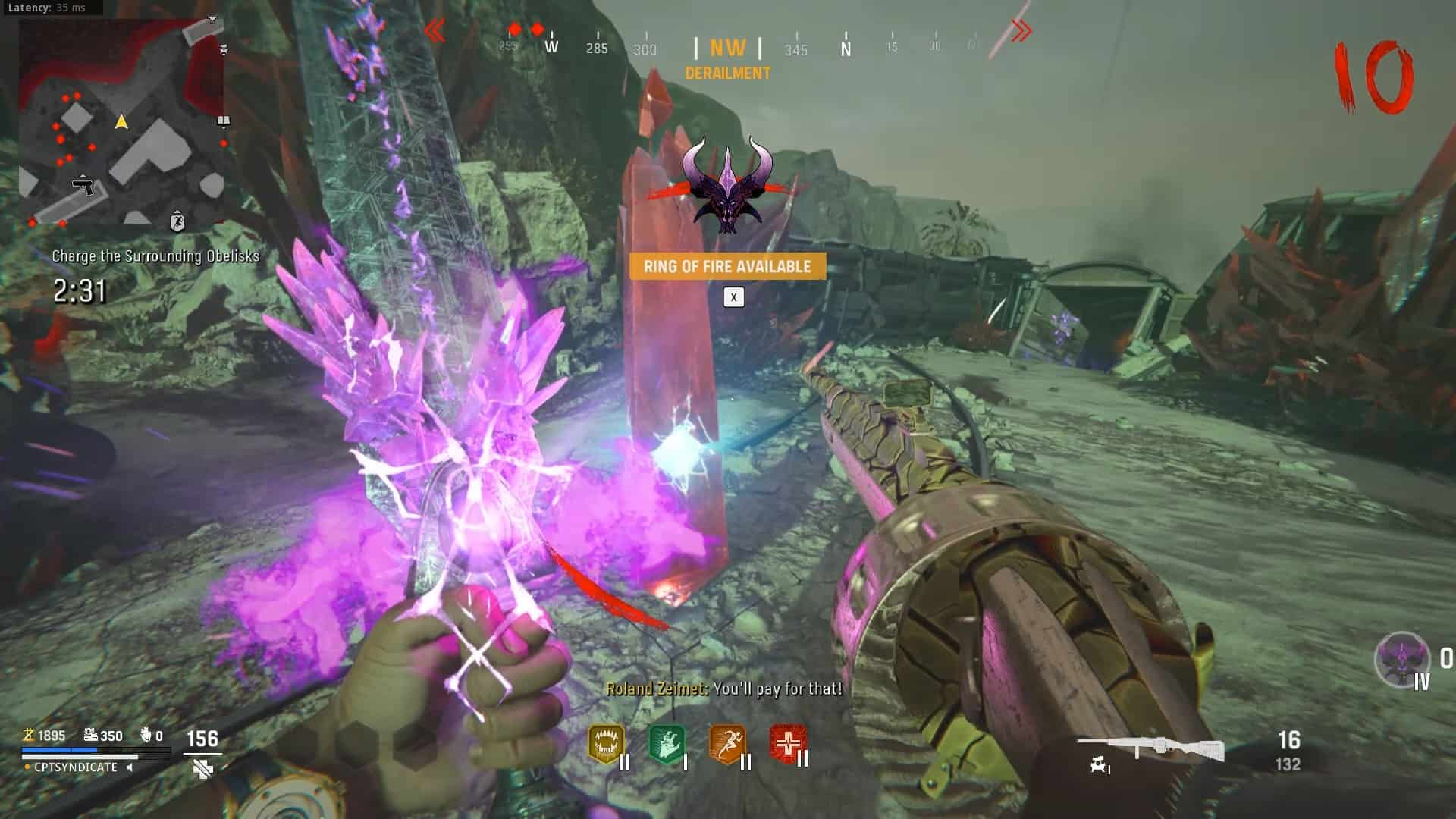This screenshot has height=819, width=1456.
Task: Click the fanged jaw perk icon
Action: (x=606, y=745)
